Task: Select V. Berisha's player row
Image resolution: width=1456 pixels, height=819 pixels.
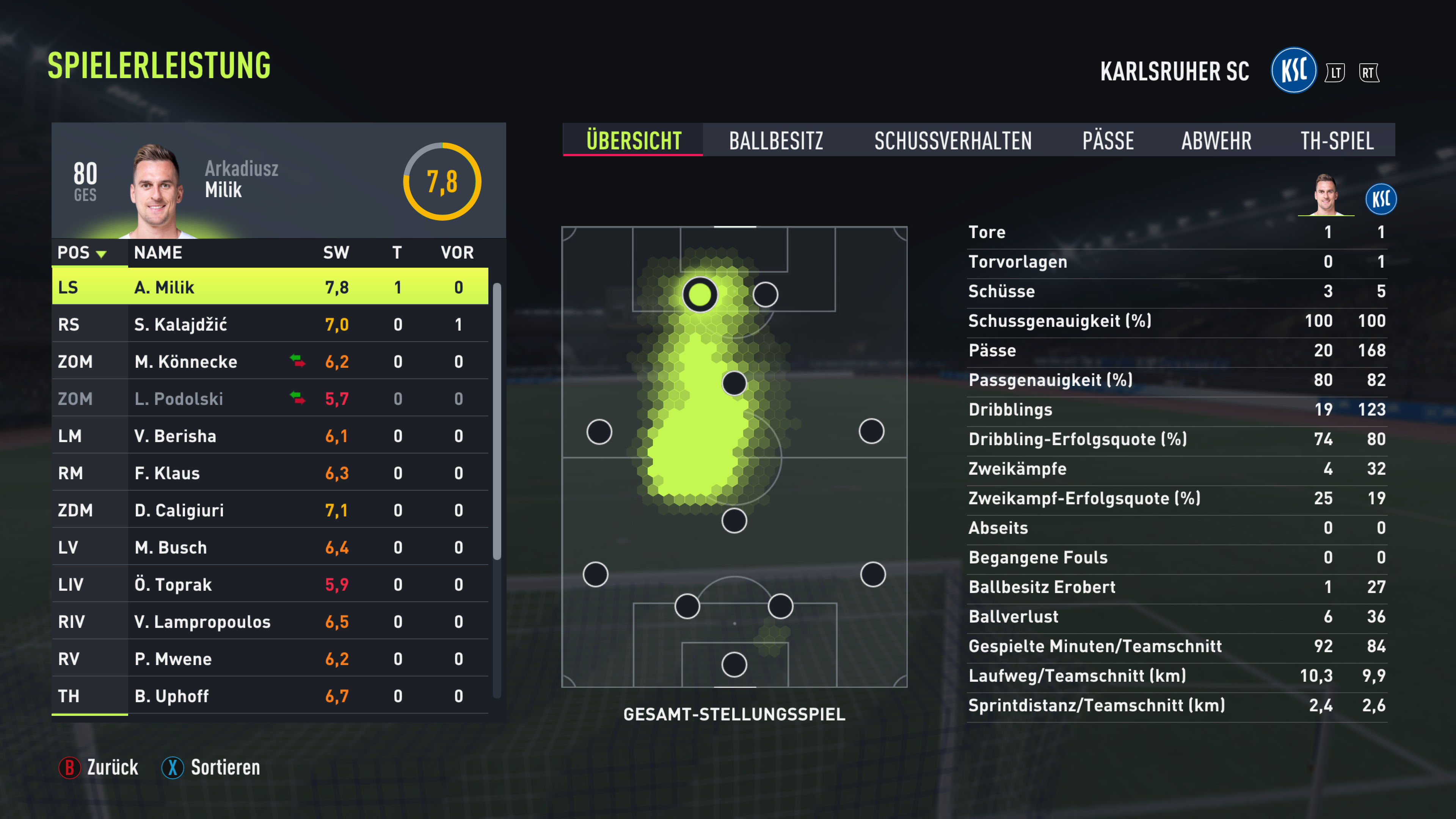Action: click(270, 436)
